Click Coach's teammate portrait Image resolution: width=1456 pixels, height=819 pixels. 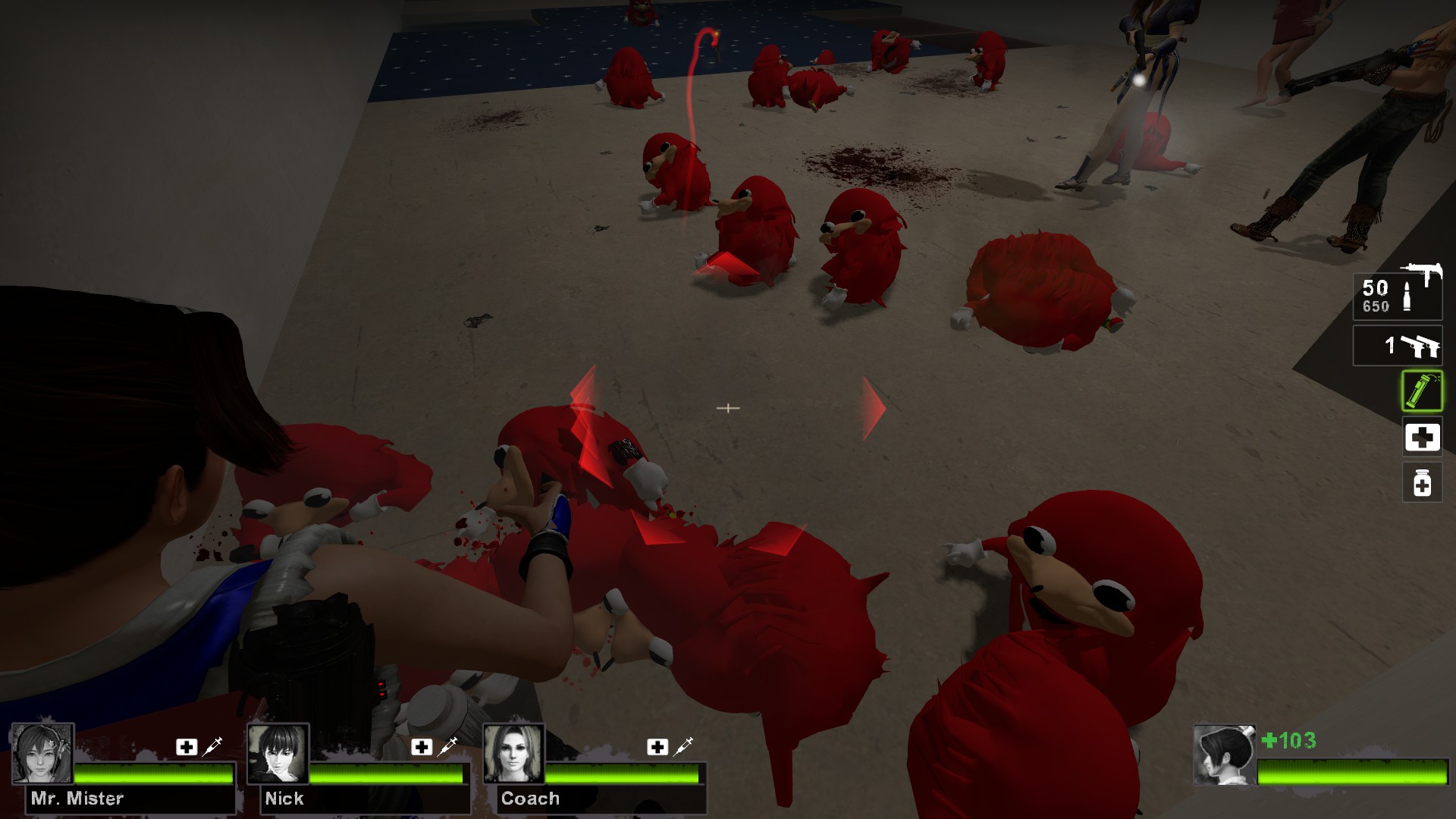pos(514,753)
